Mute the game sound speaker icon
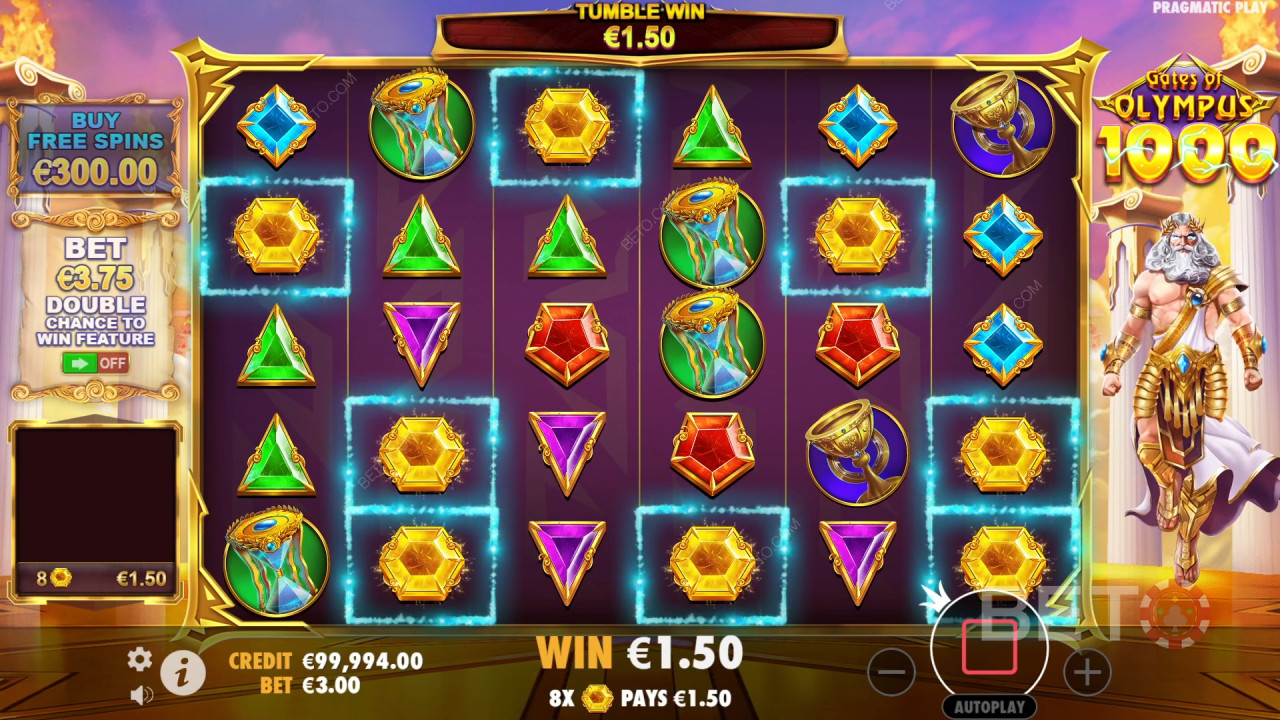Image resolution: width=1280 pixels, height=720 pixels. [x=141, y=694]
